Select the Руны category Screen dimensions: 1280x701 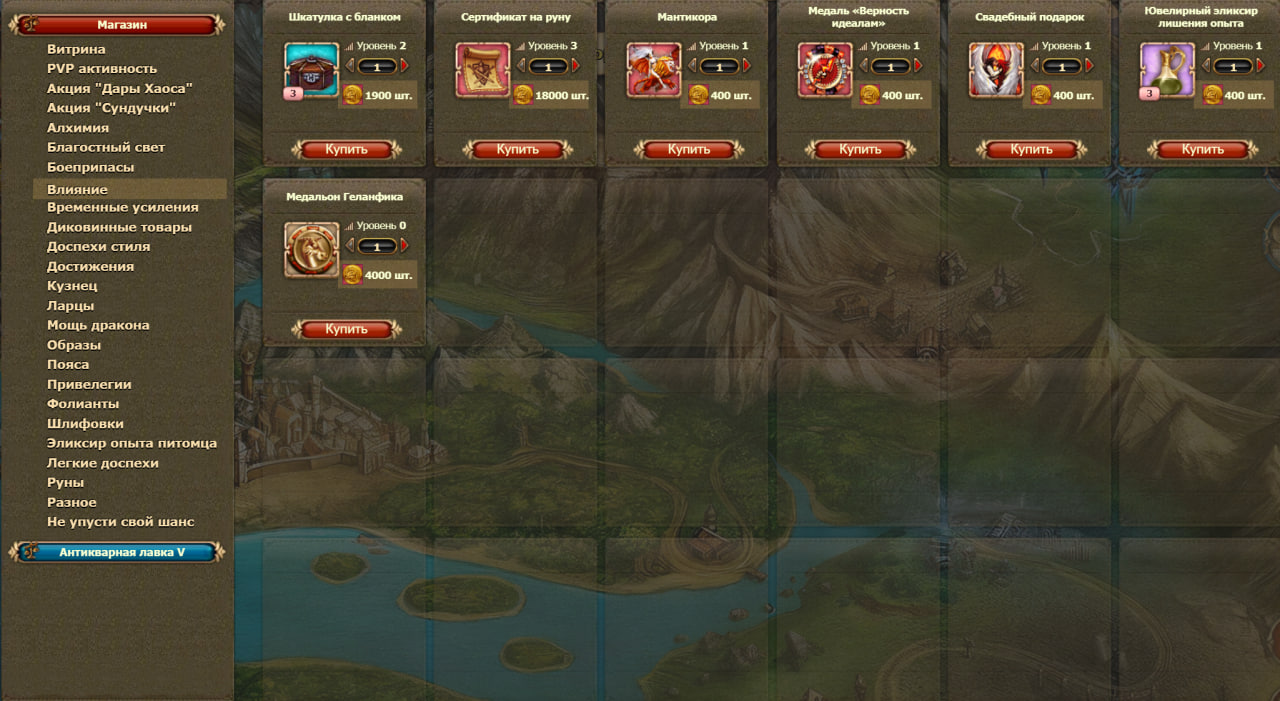point(65,482)
